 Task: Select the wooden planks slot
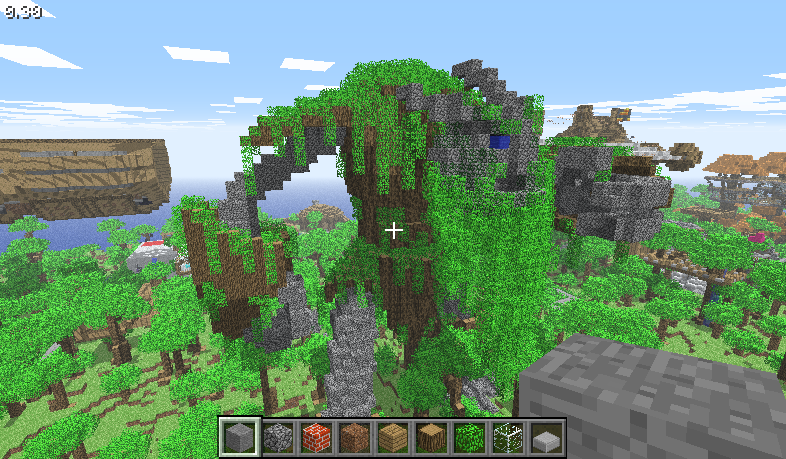(392, 437)
